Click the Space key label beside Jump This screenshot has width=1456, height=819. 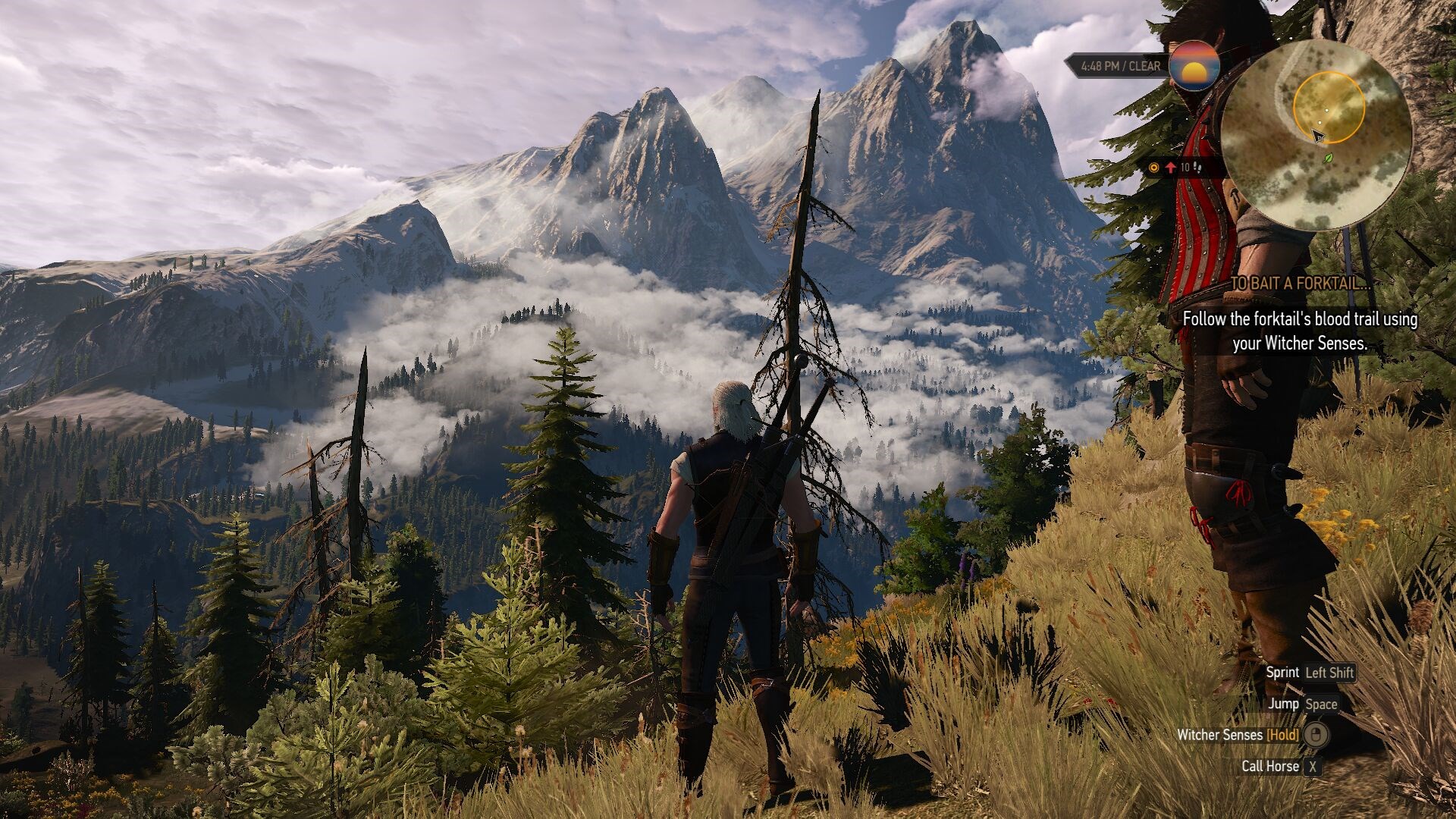pos(1322,704)
